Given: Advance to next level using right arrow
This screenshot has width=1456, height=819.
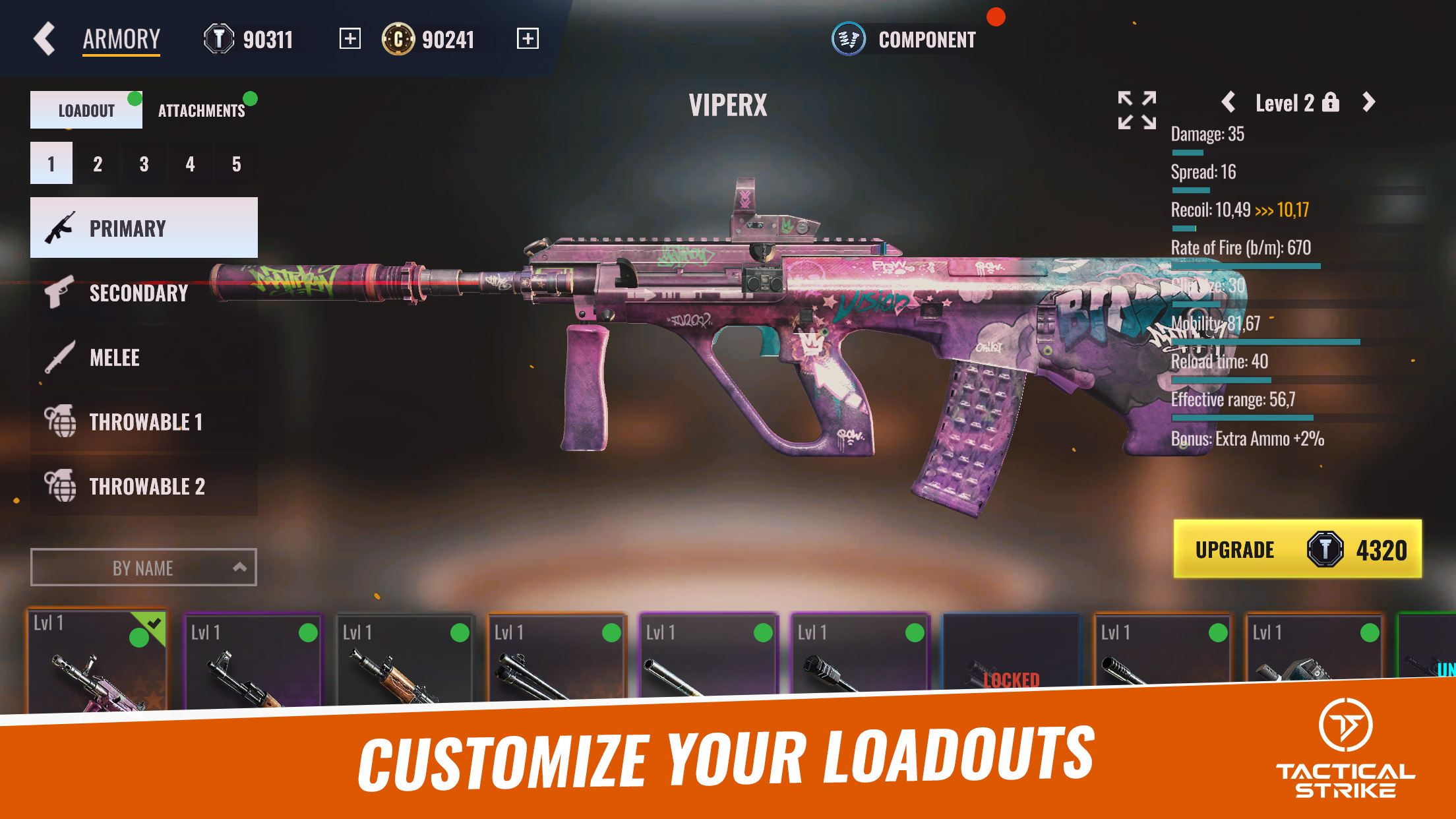Looking at the screenshot, I should [x=1368, y=103].
